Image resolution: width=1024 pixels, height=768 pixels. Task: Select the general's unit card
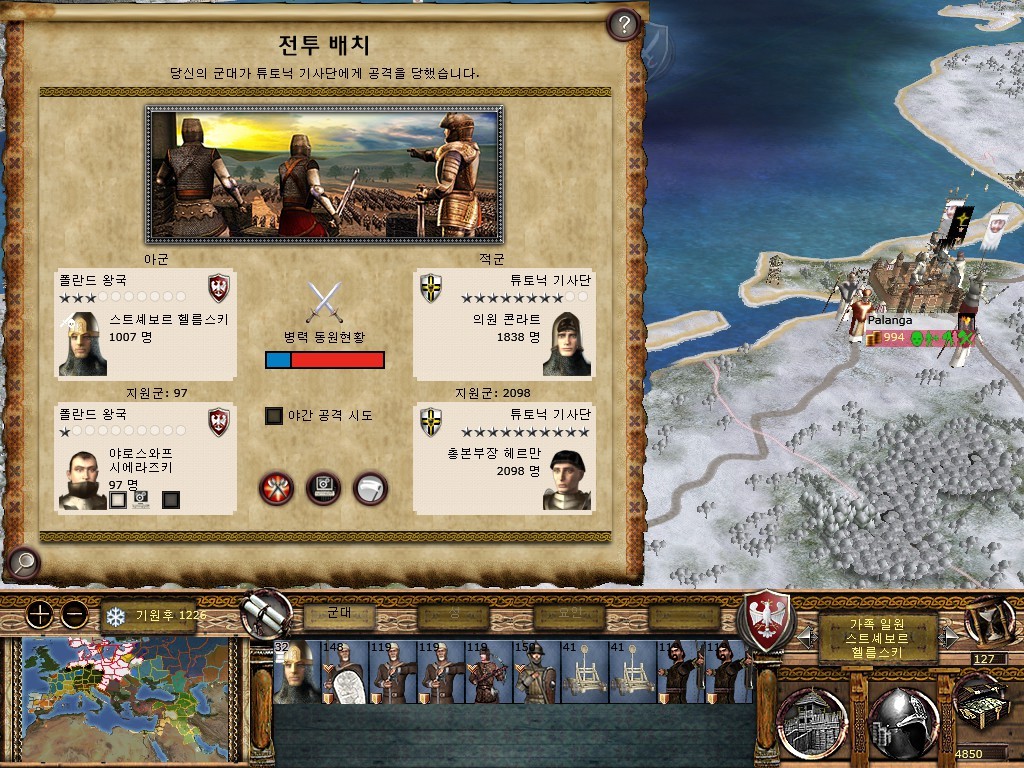[x=294, y=672]
